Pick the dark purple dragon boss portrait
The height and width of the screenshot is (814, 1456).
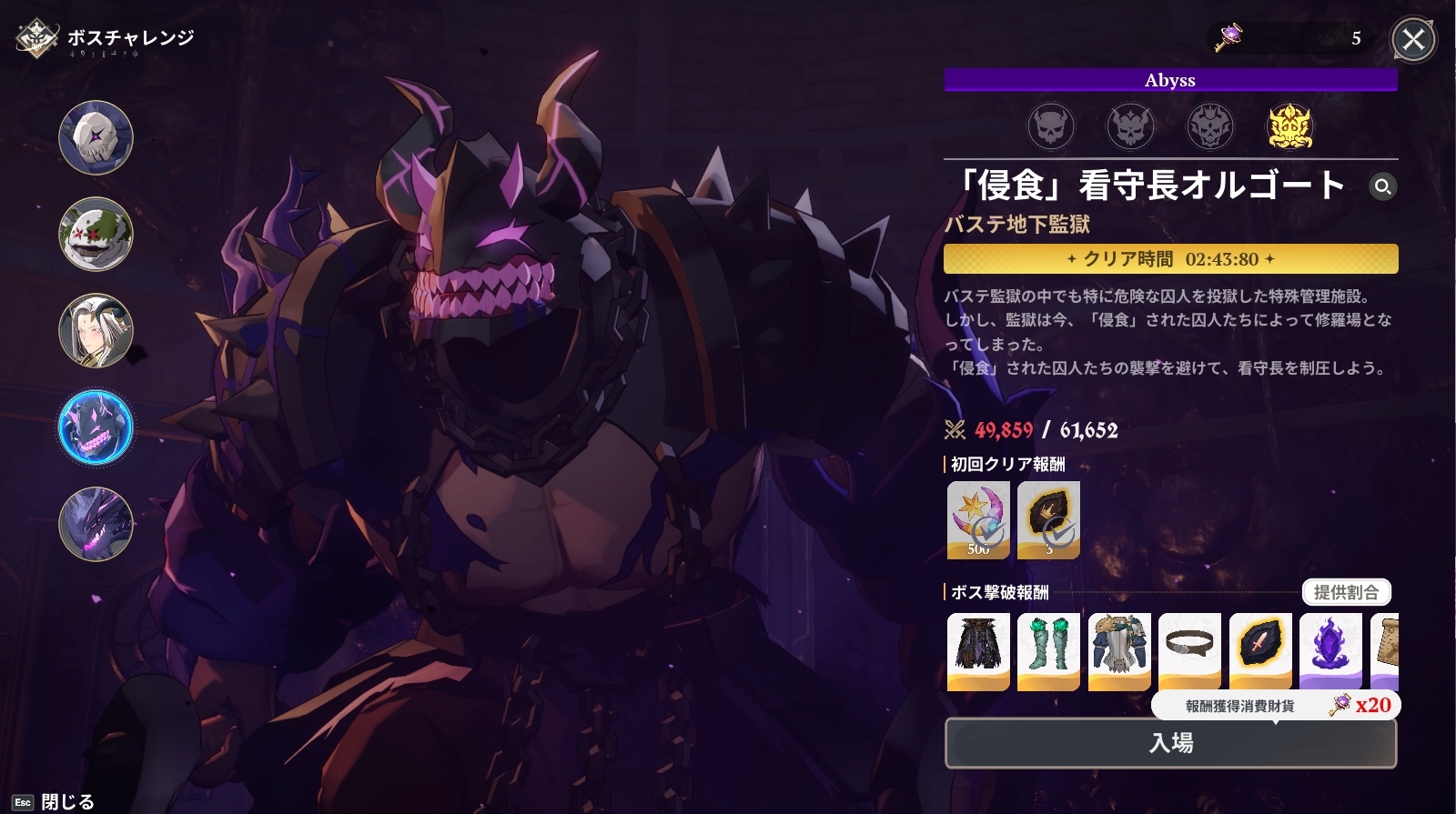(x=96, y=524)
